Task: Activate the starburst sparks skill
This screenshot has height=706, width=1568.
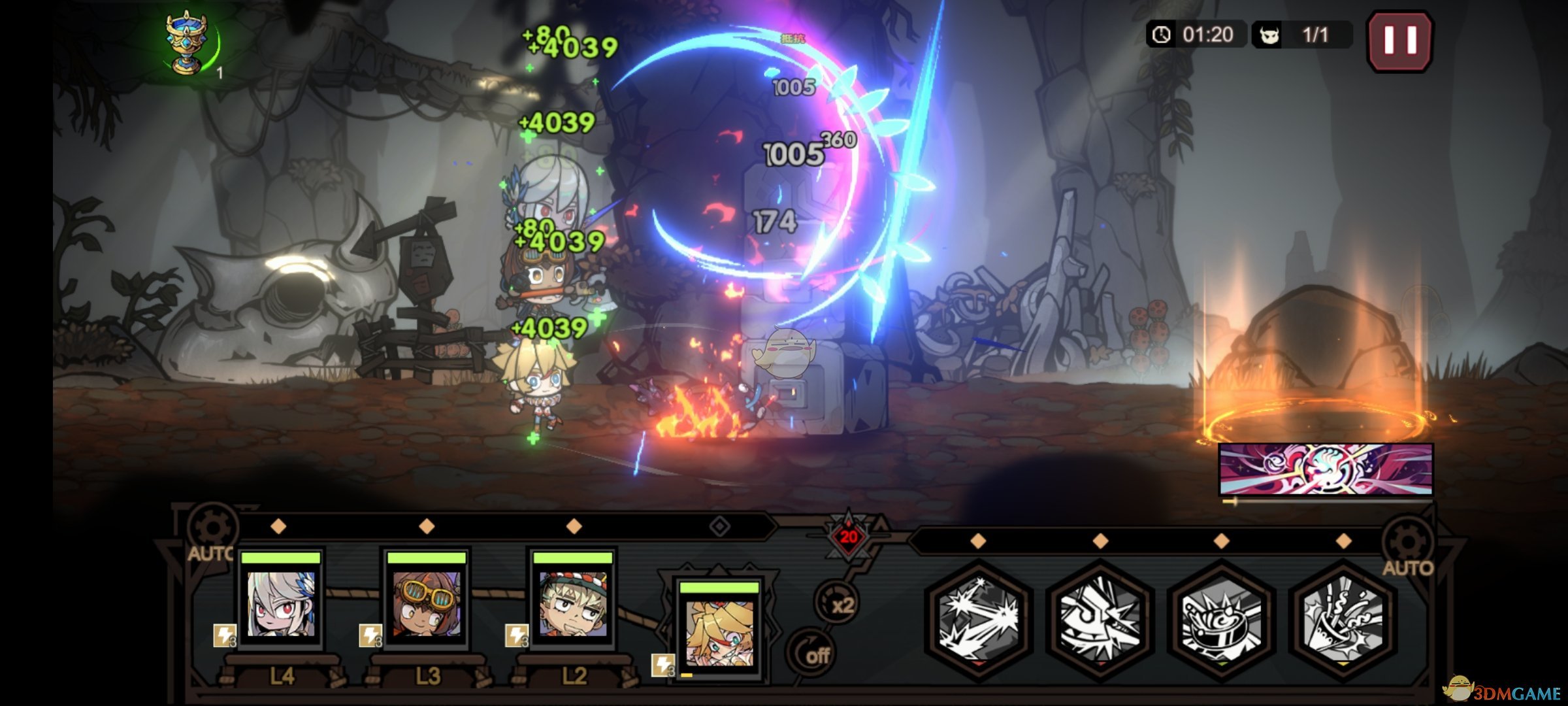Action: [978, 619]
